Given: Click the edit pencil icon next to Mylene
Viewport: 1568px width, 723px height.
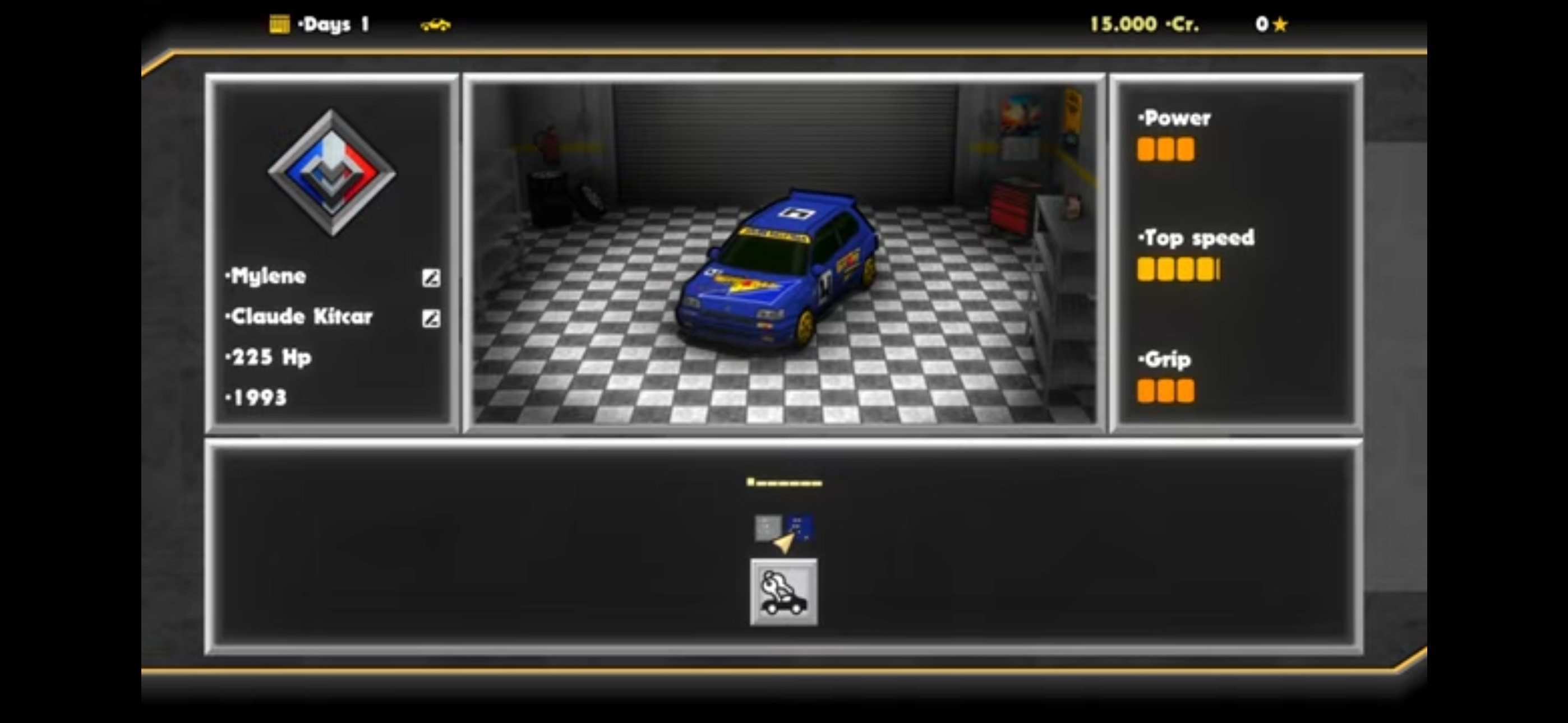Looking at the screenshot, I should [432, 278].
